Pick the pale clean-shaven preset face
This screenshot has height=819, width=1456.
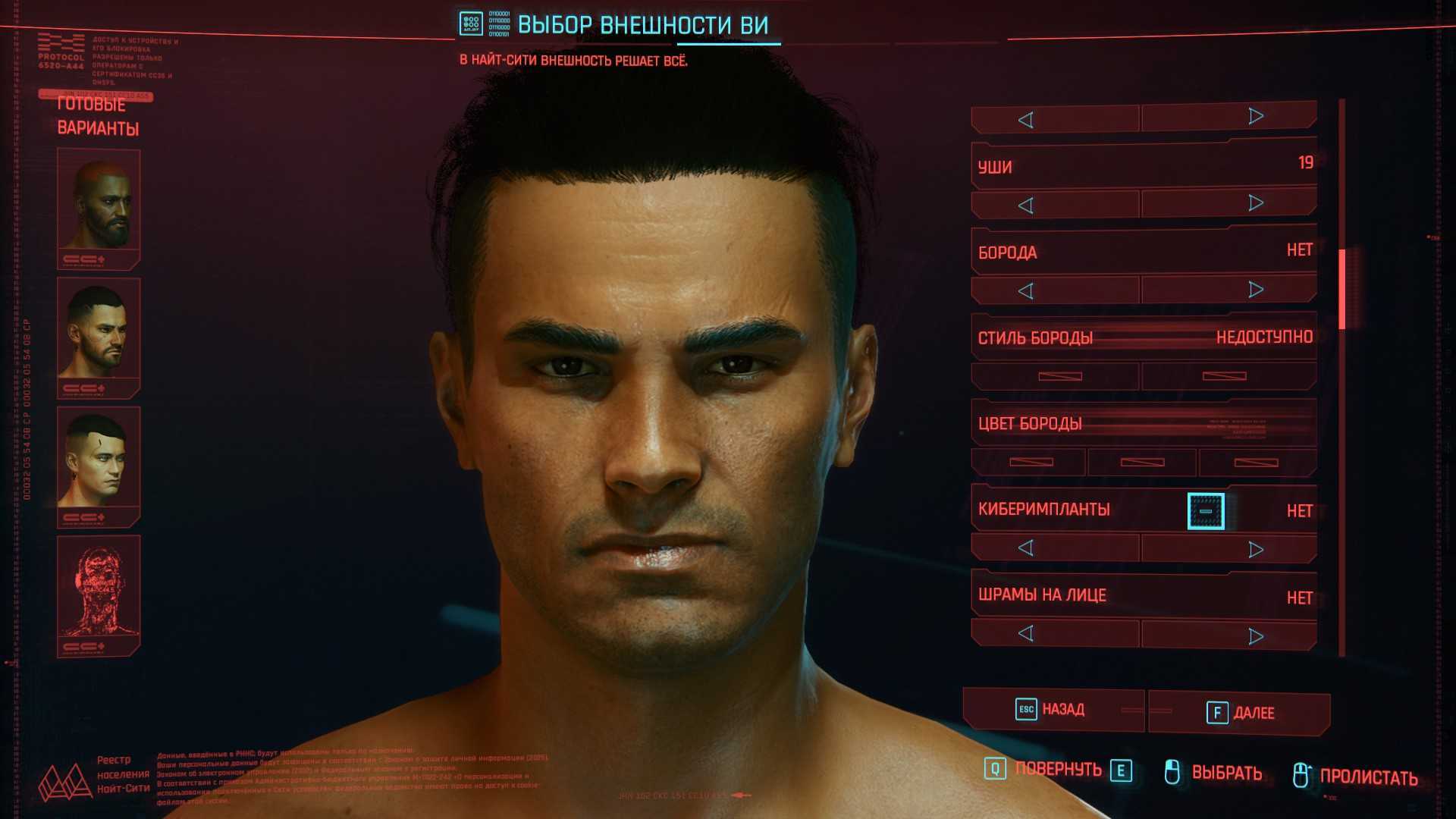point(99,464)
